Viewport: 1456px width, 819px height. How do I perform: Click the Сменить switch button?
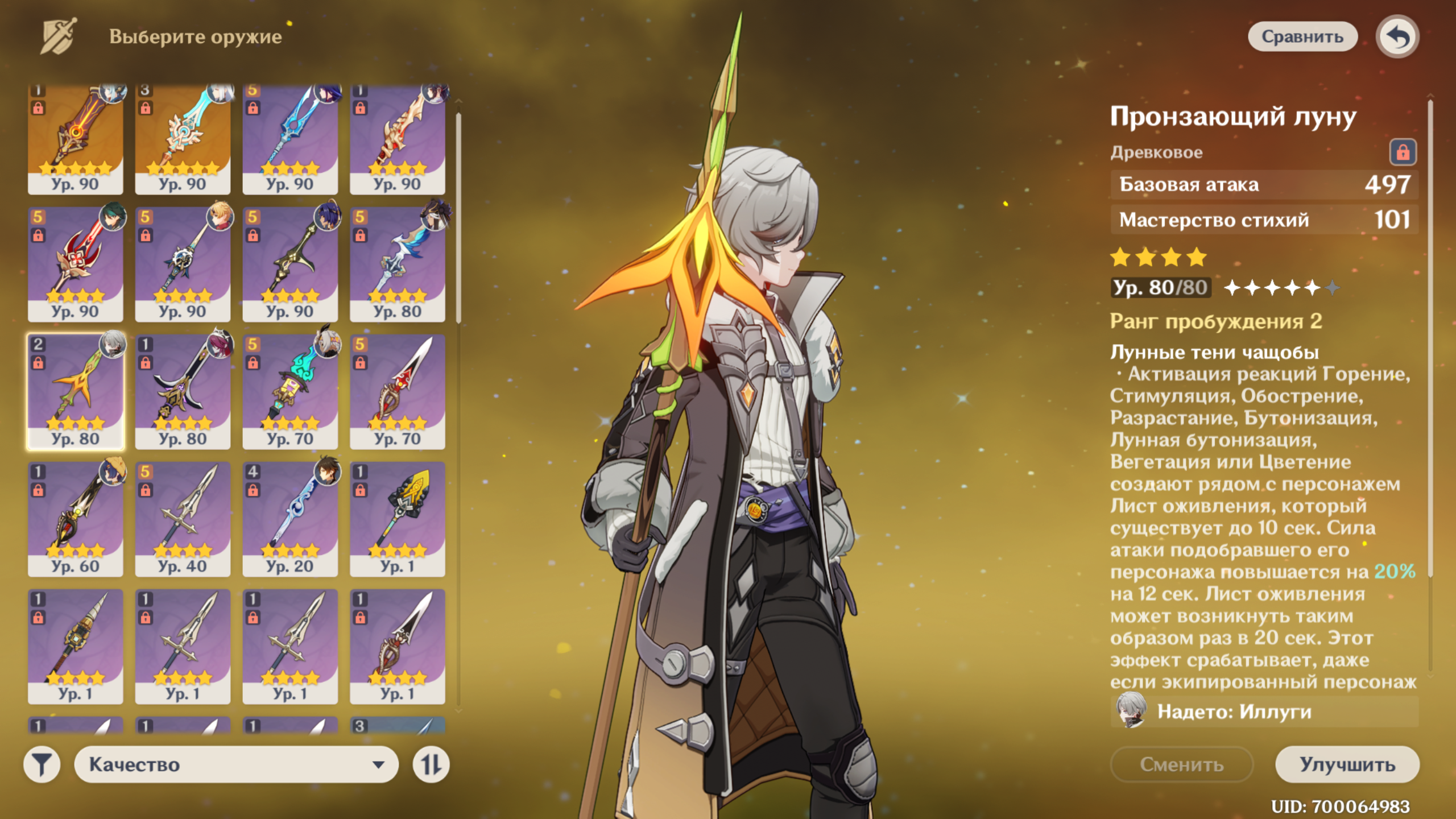tap(1181, 764)
